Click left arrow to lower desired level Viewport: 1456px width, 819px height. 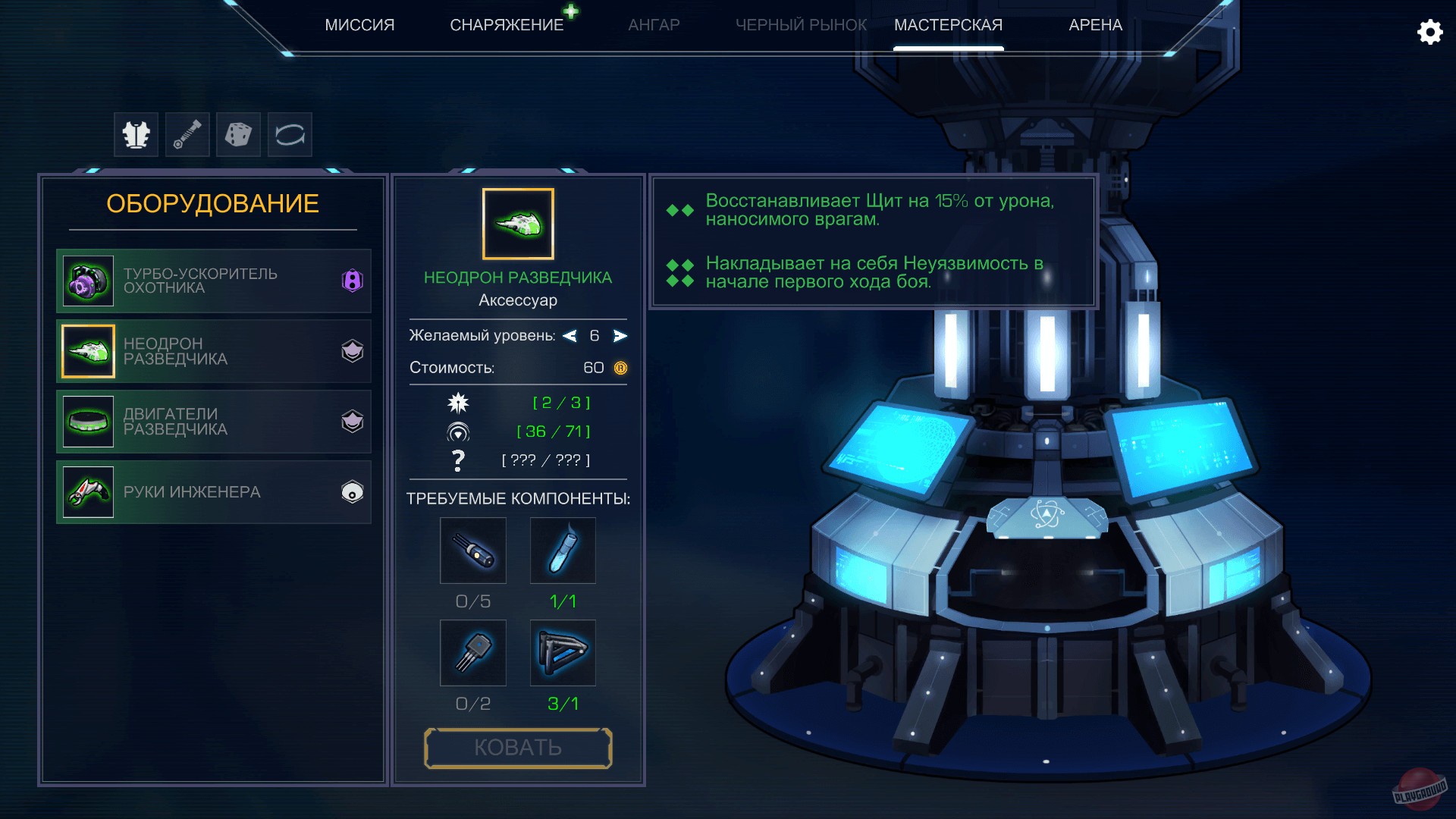pos(570,336)
